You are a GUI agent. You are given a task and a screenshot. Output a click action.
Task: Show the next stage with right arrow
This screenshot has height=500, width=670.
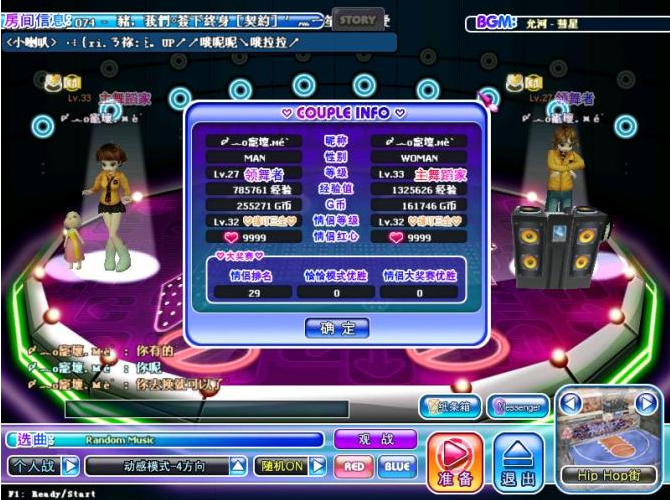[647, 404]
